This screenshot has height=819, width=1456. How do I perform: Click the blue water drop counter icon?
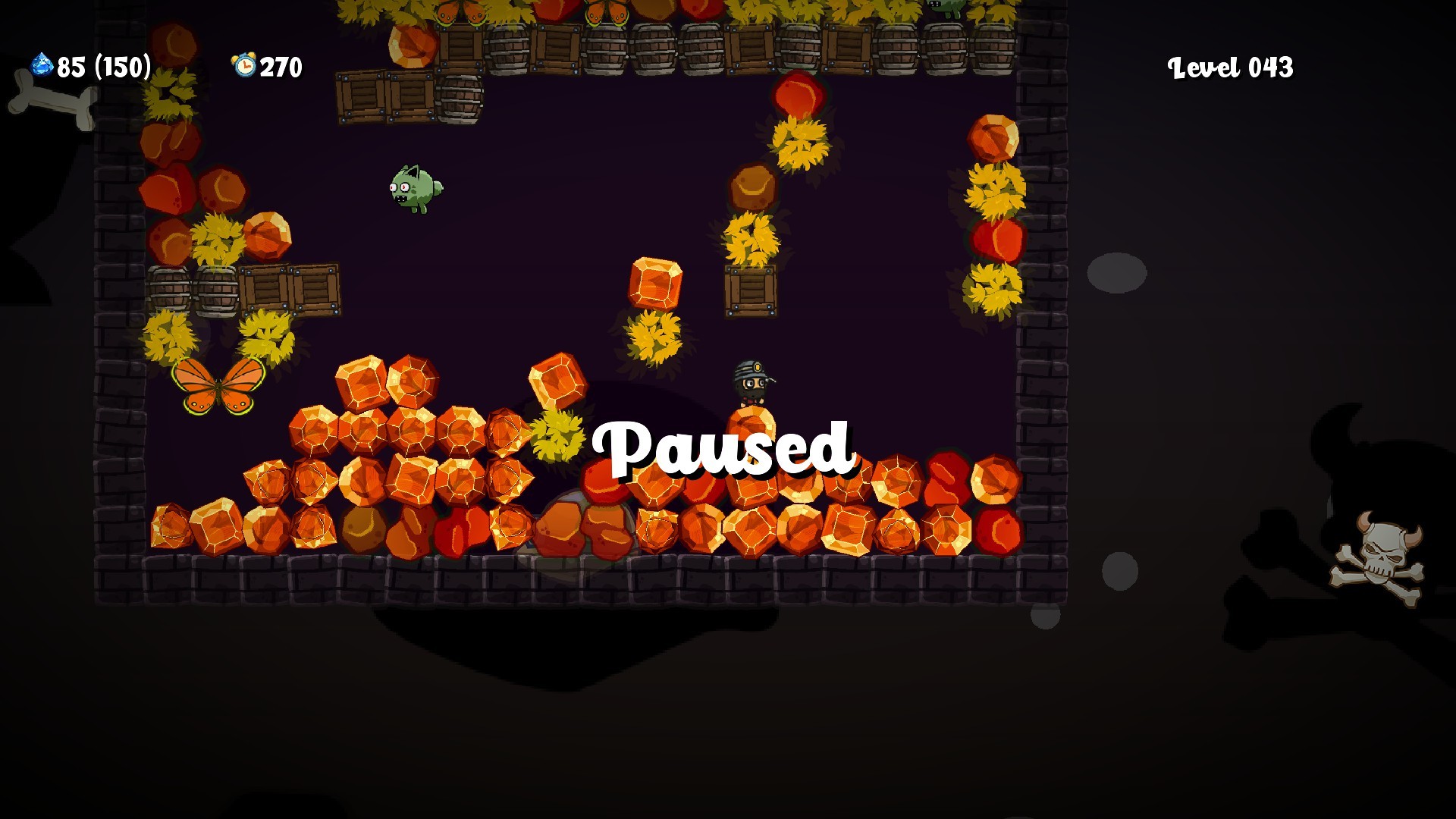click(39, 64)
